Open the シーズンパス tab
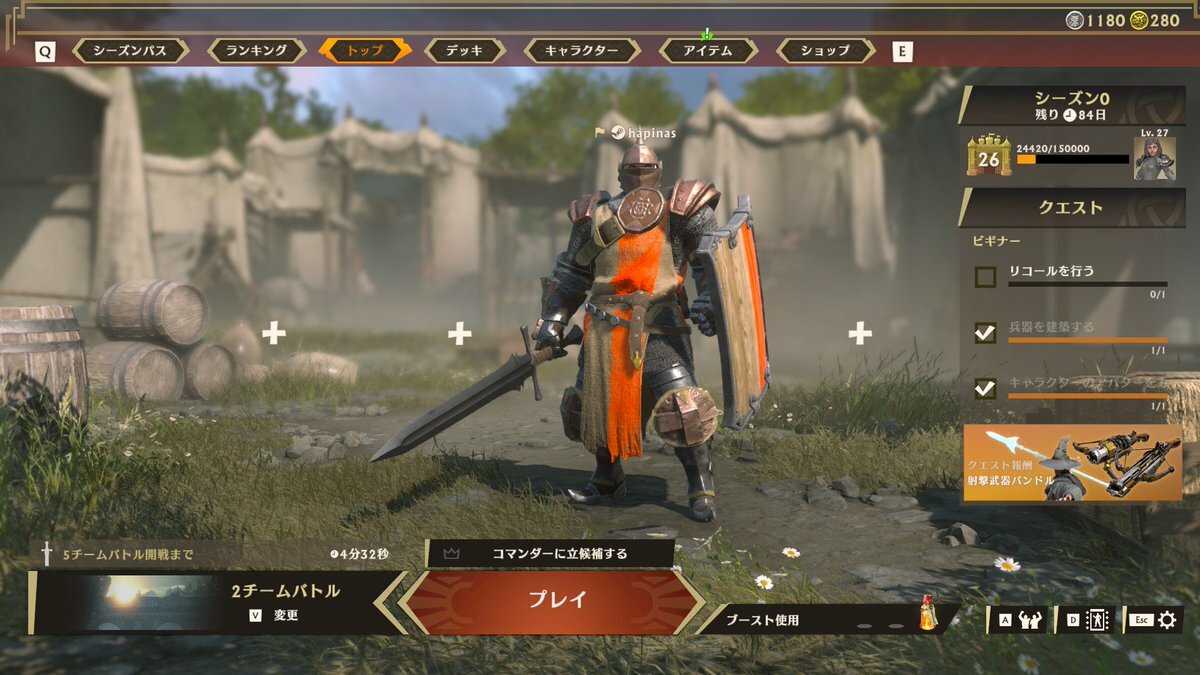Viewport: 1200px width, 675px height. pos(131,50)
